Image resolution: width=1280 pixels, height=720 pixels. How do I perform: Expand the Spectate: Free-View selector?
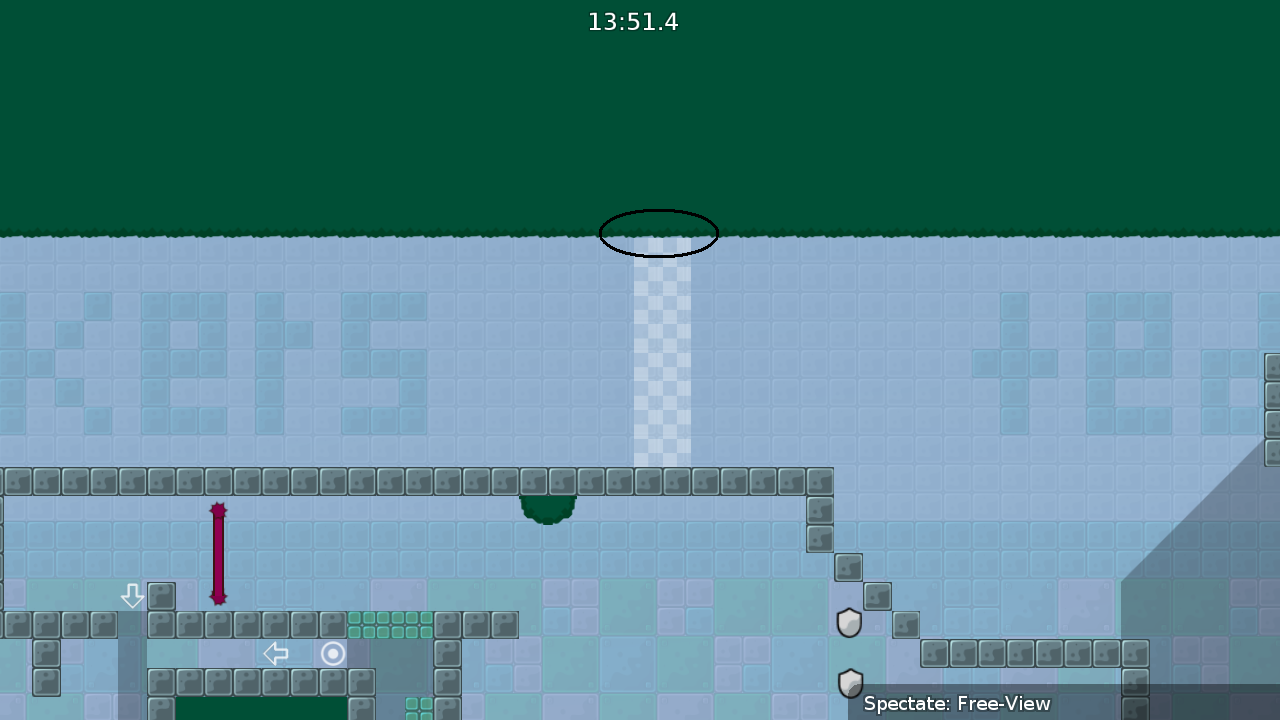[955, 704]
